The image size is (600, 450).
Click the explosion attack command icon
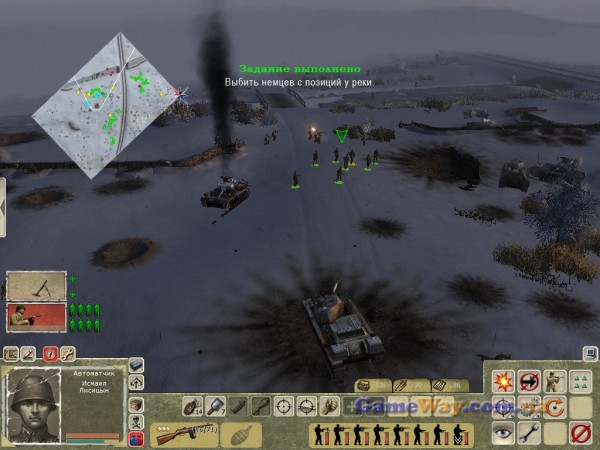tap(503, 381)
